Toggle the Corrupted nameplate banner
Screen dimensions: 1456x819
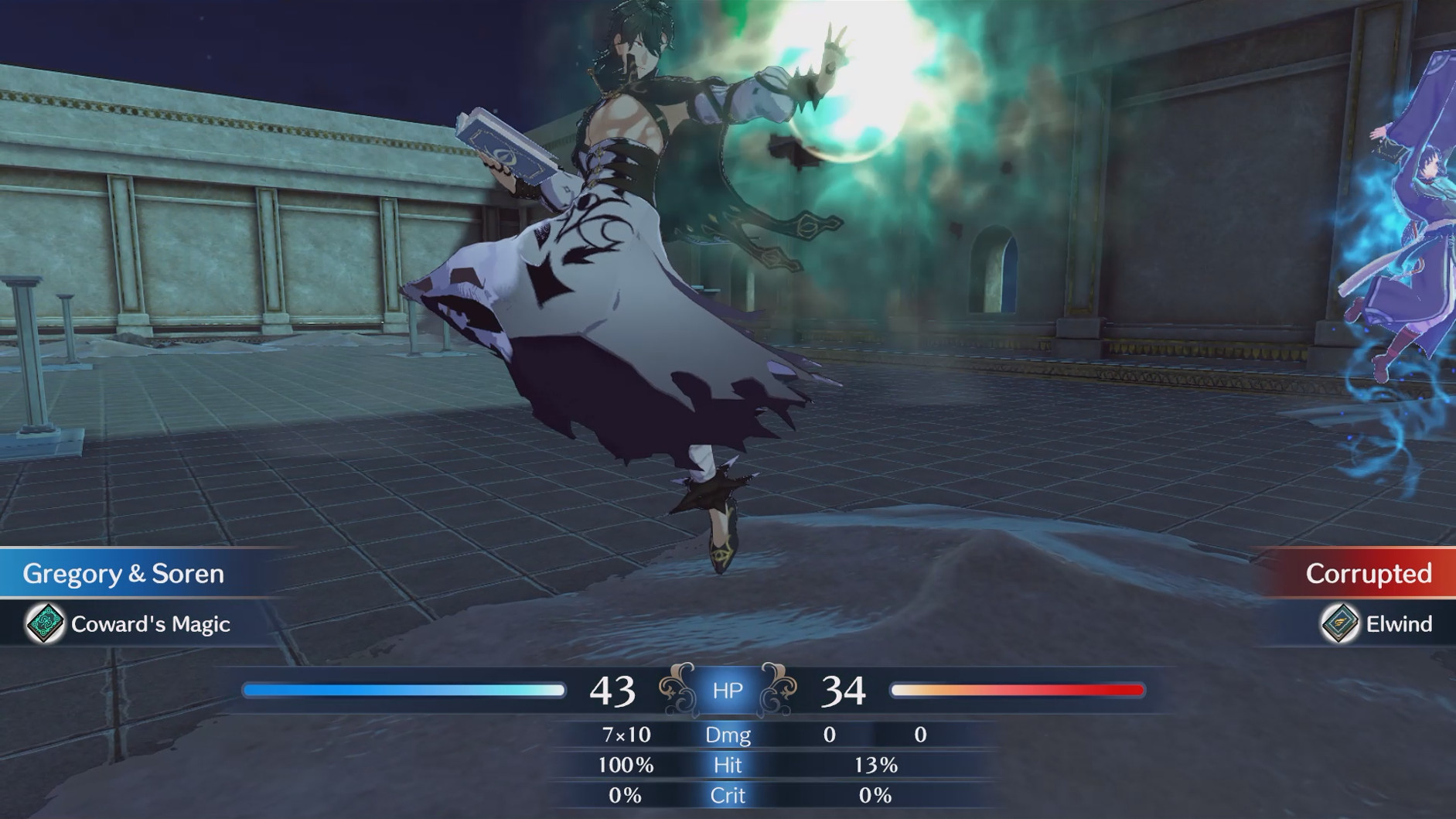(1369, 574)
